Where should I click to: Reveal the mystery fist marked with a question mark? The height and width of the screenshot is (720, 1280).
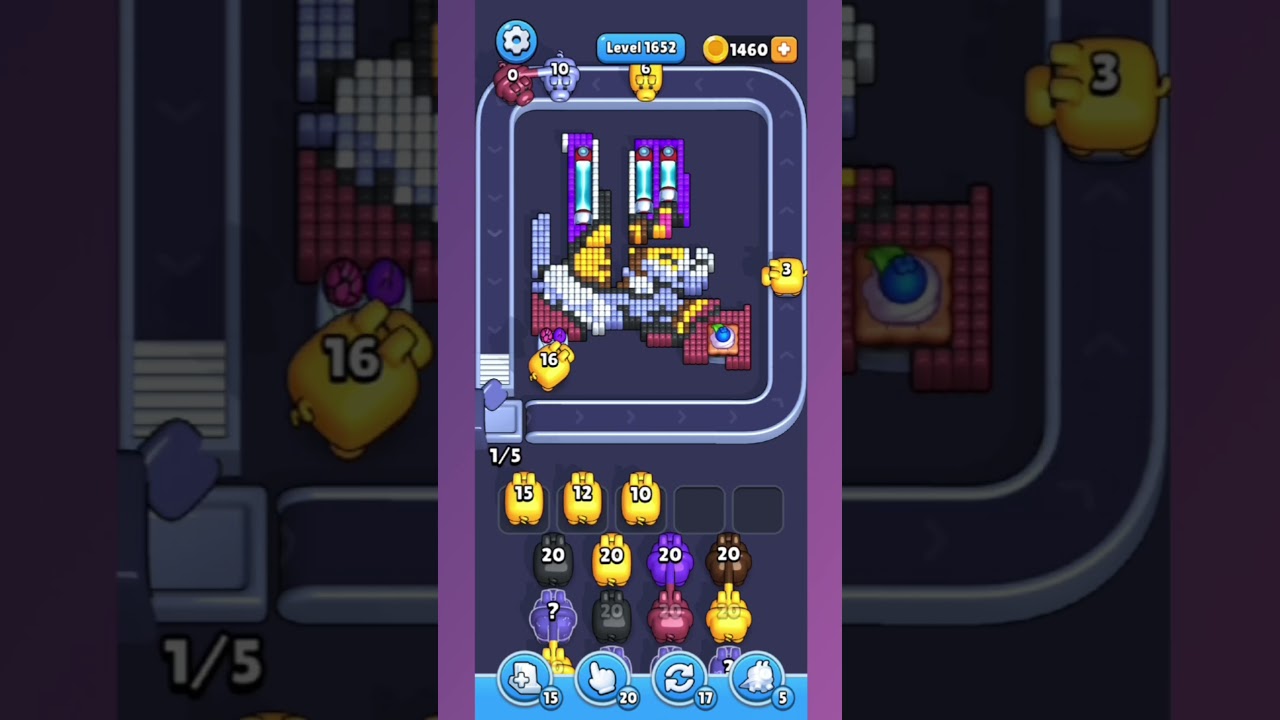pyautogui.click(x=553, y=615)
